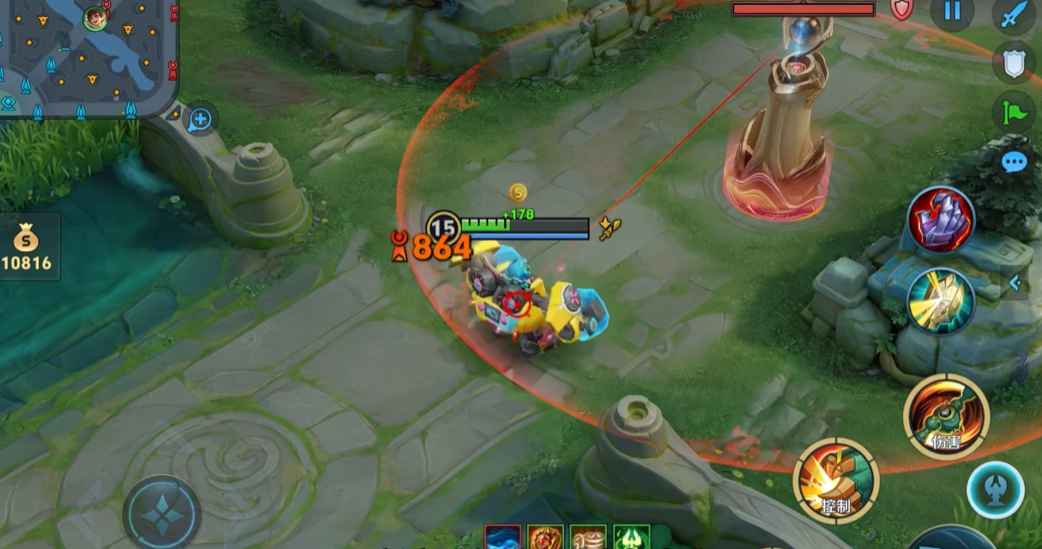
Task: Activate the skill labeled 控制
Action: [x=836, y=480]
